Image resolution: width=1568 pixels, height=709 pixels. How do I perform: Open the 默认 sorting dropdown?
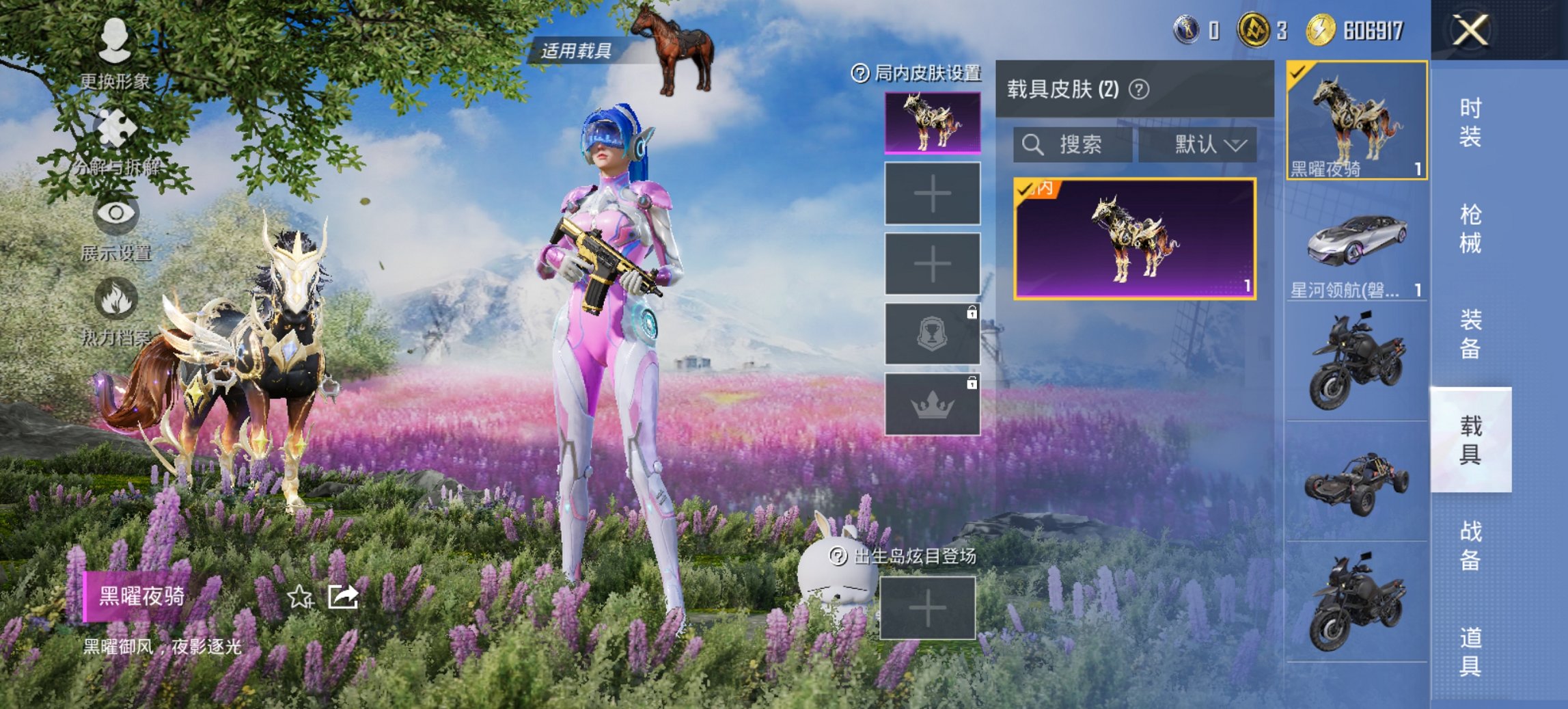(1207, 145)
